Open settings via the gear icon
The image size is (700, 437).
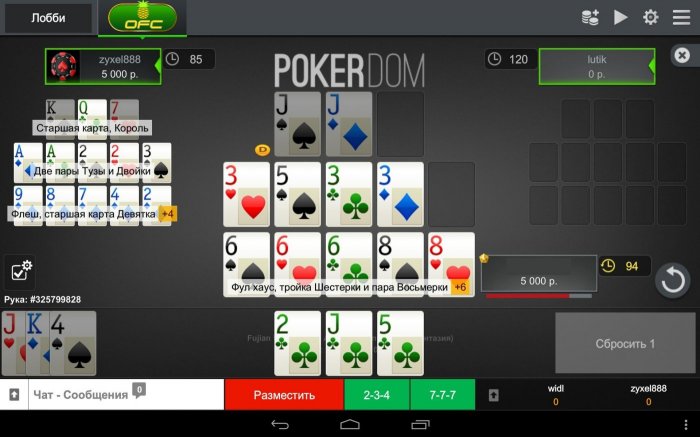point(651,17)
